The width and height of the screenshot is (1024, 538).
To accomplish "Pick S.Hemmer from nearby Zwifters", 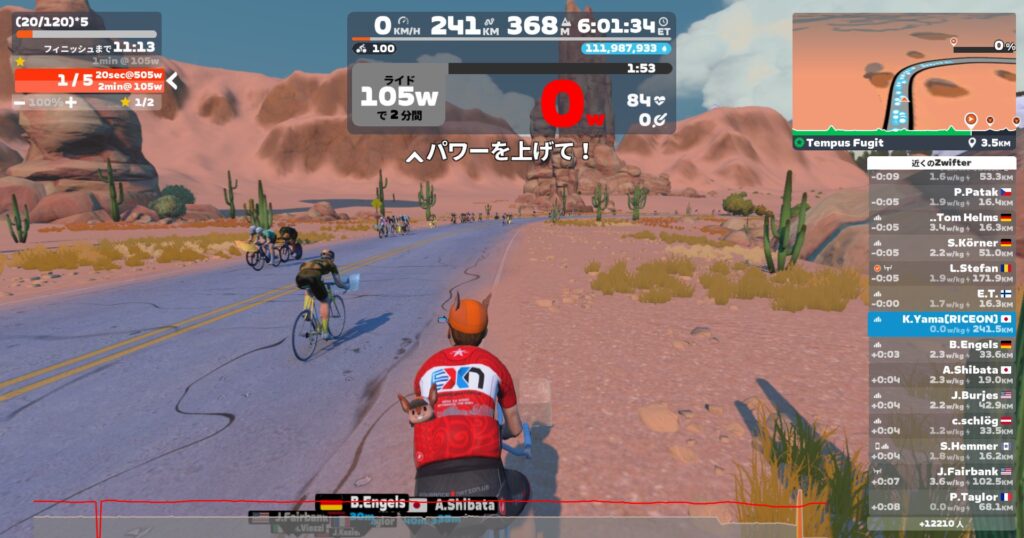I will (x=941, y=450).
